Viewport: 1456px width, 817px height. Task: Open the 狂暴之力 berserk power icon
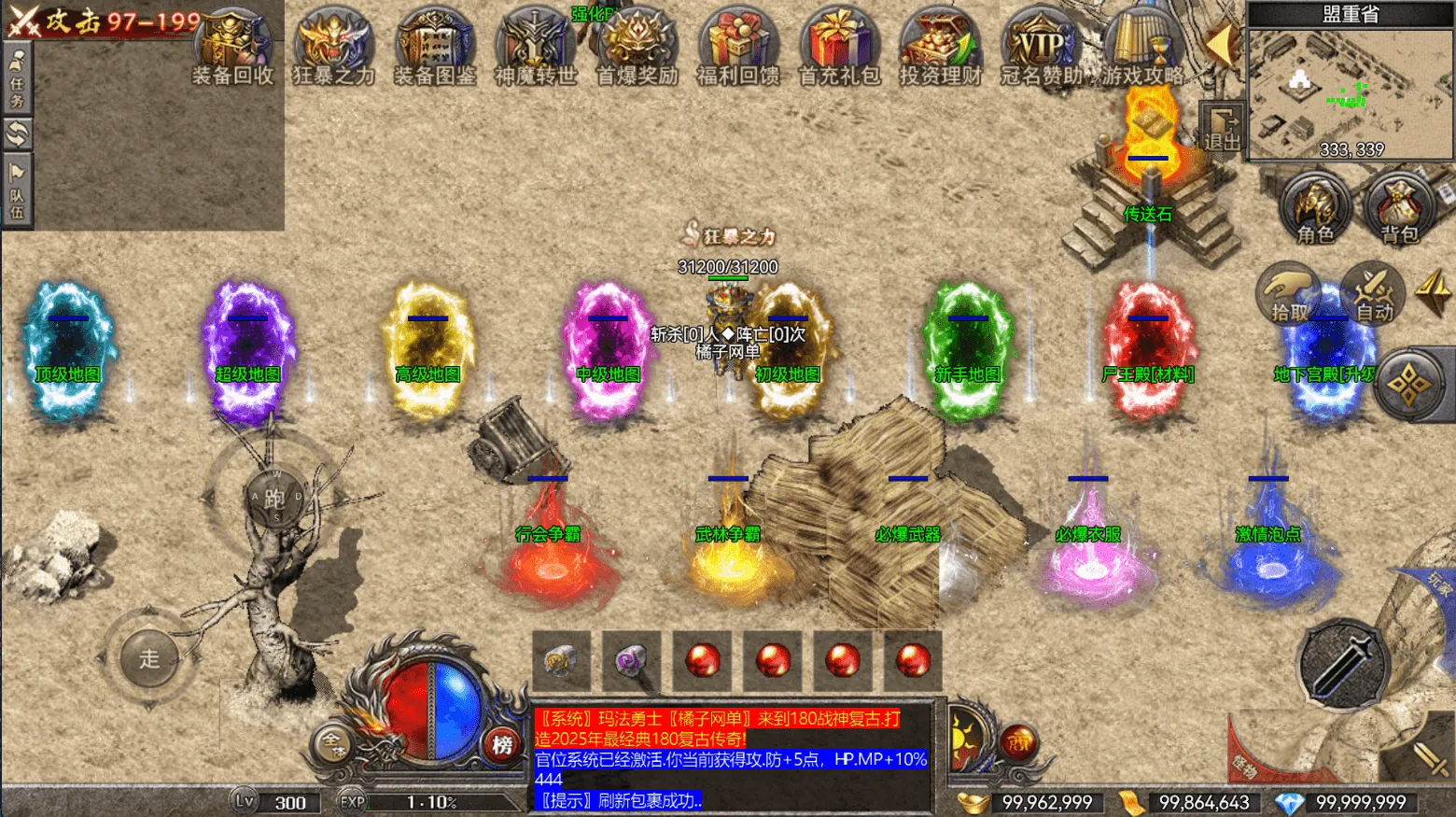[x=333, y=49]
